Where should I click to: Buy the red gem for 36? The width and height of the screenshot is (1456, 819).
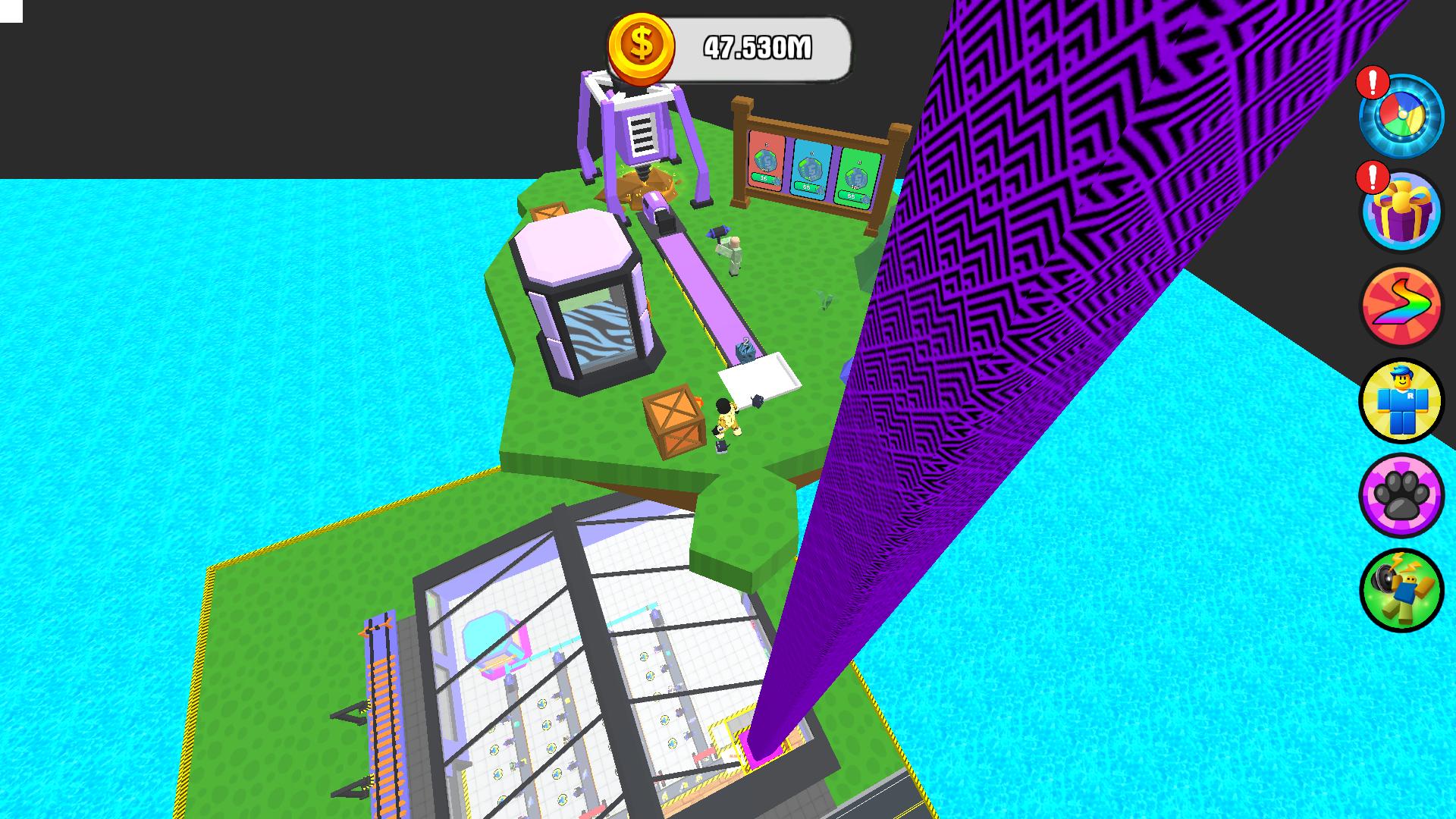click(763, 178)
